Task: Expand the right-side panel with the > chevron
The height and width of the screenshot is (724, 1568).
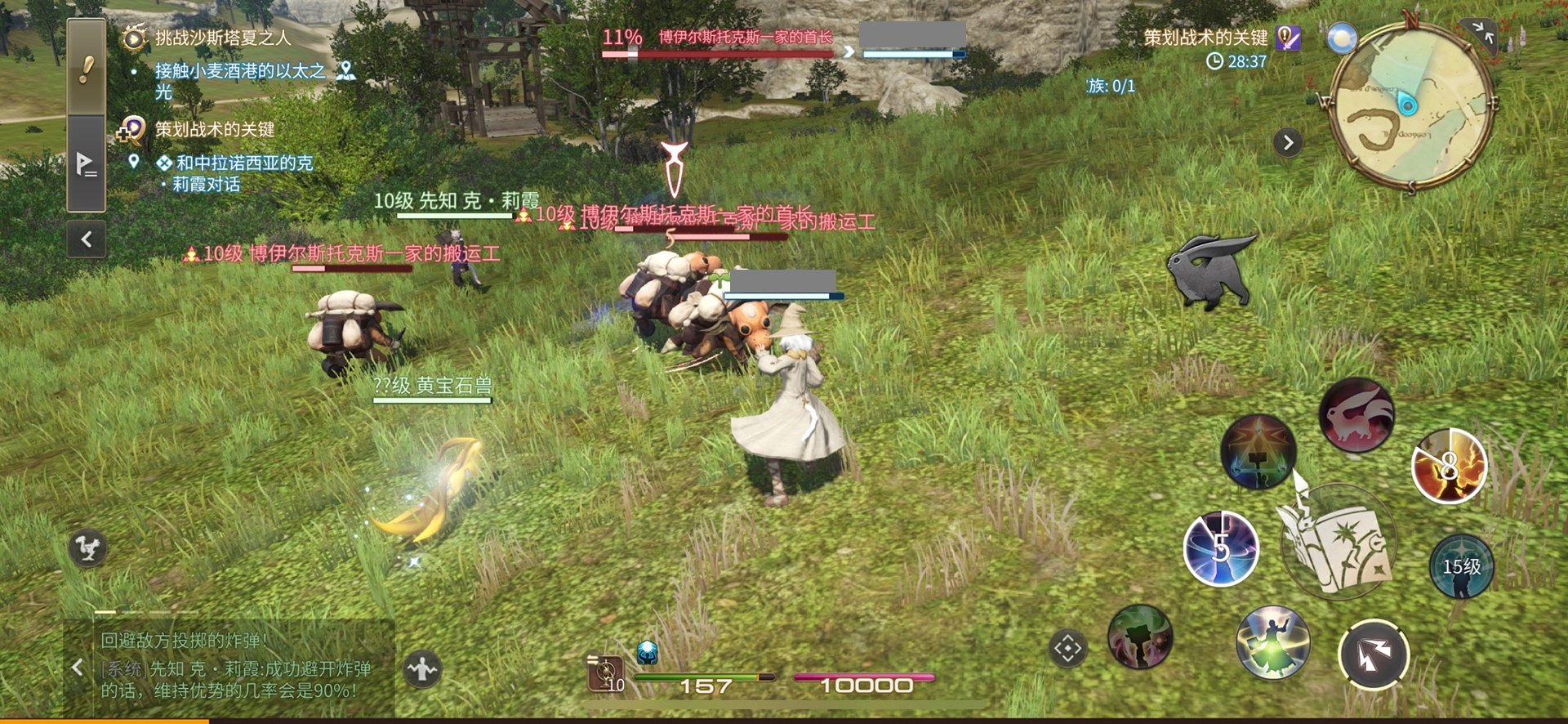Action: click(1289, 141)
